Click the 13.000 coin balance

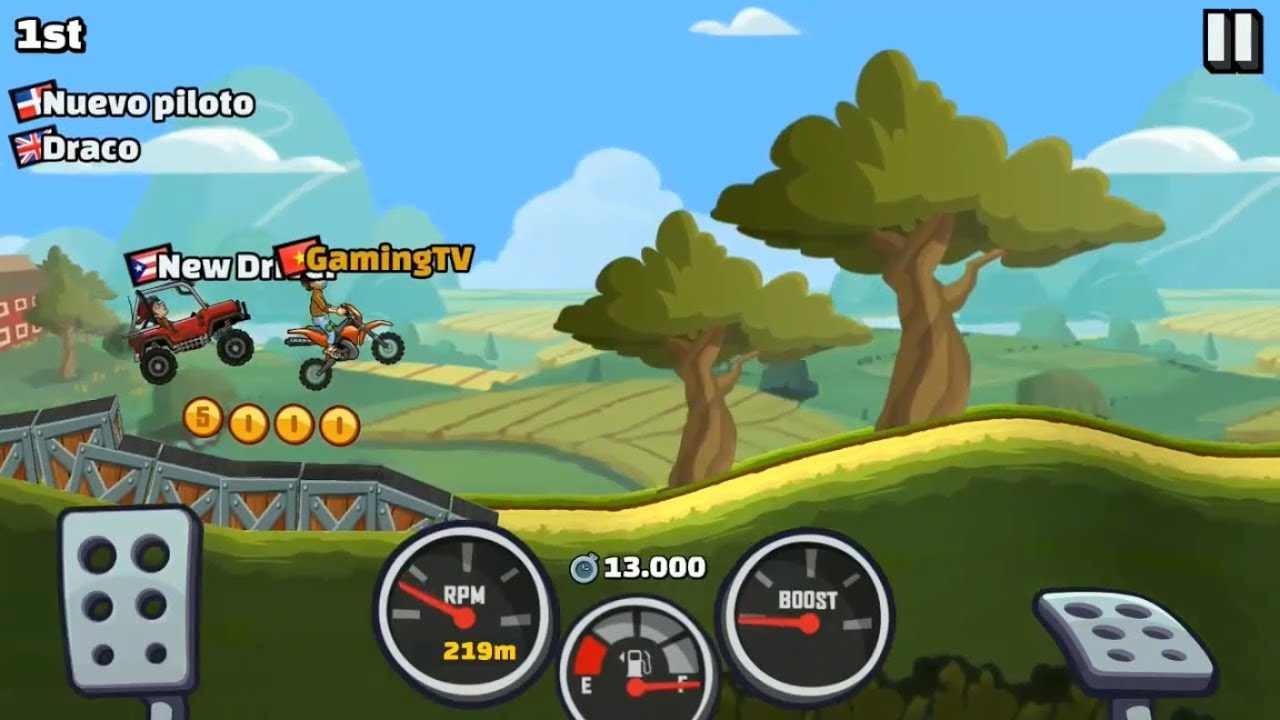coord(648,565)
